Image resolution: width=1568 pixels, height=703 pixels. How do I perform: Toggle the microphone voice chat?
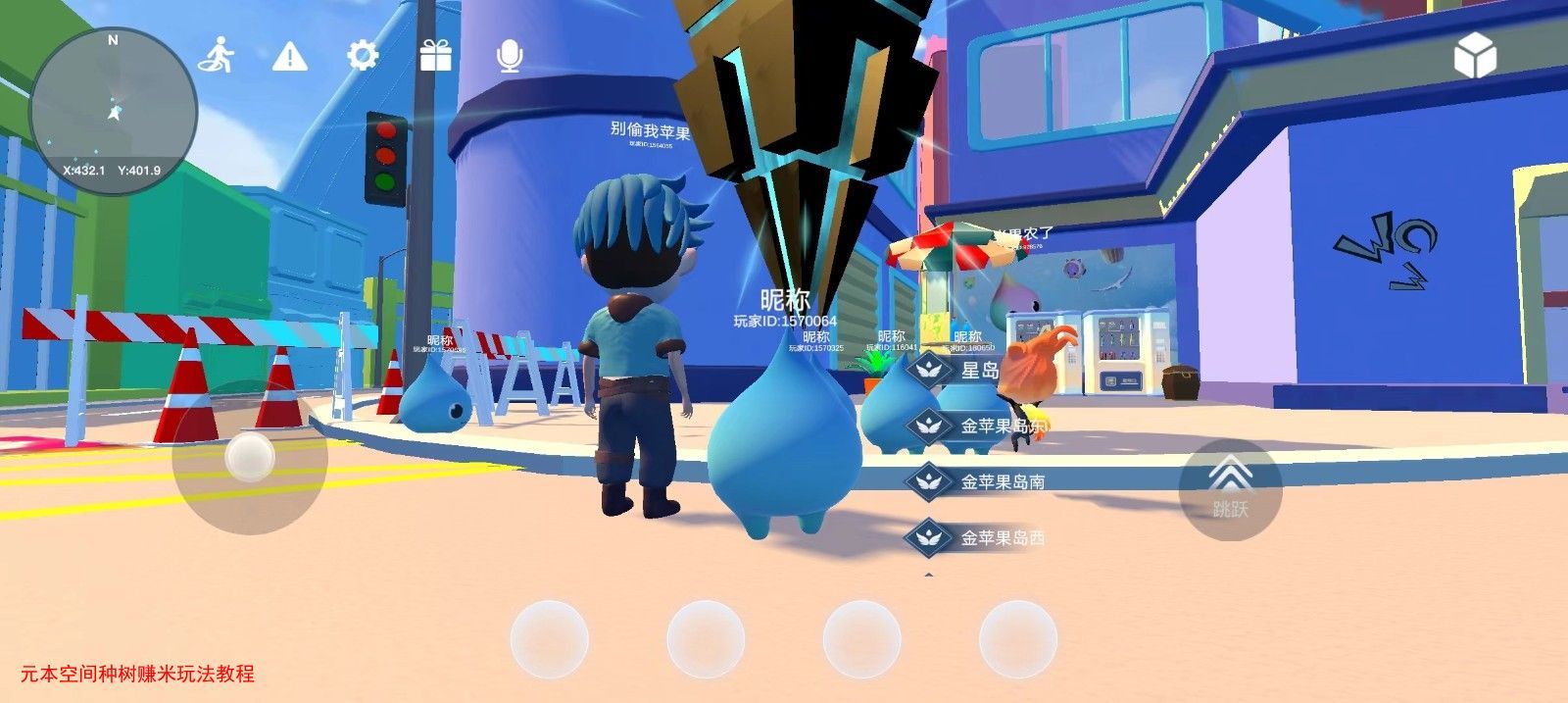(509, 56)
